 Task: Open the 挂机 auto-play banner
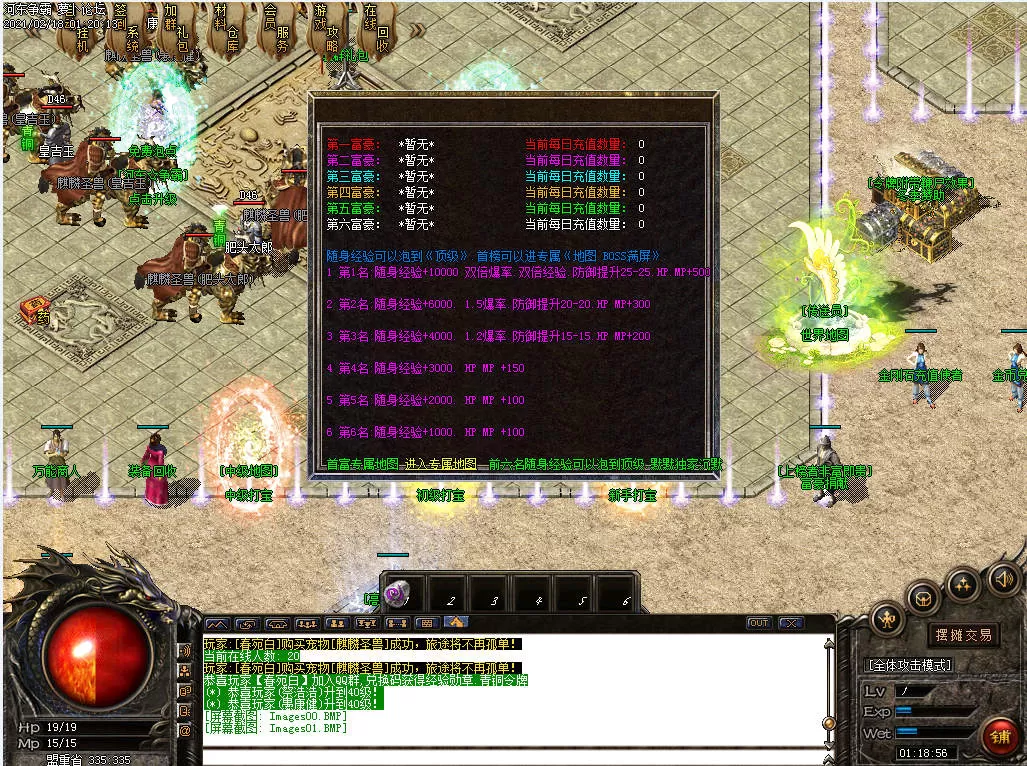coord(84,36)
